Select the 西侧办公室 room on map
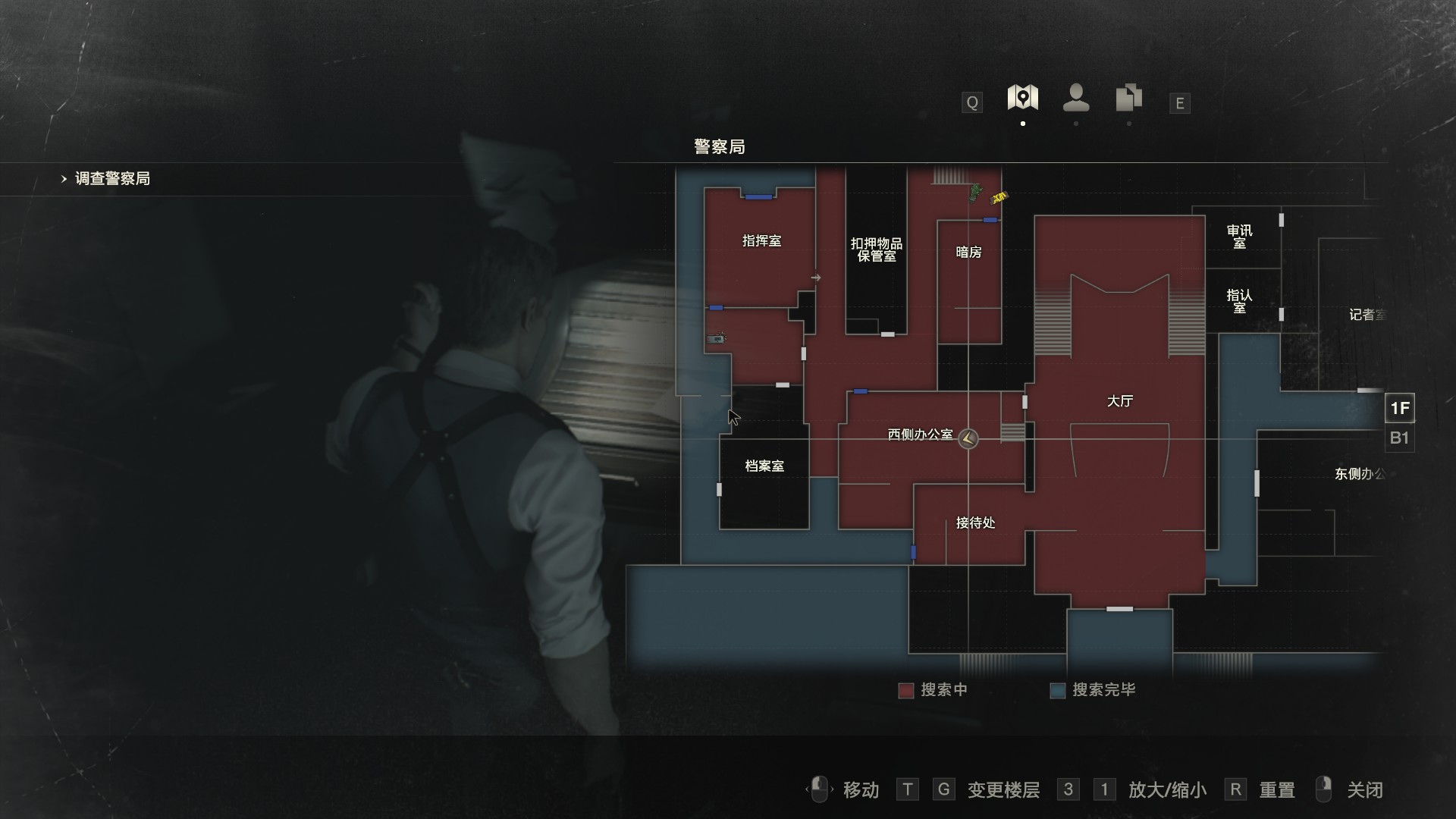Image resolution: width=1456 pixels, height=819 pixels. 920,435
